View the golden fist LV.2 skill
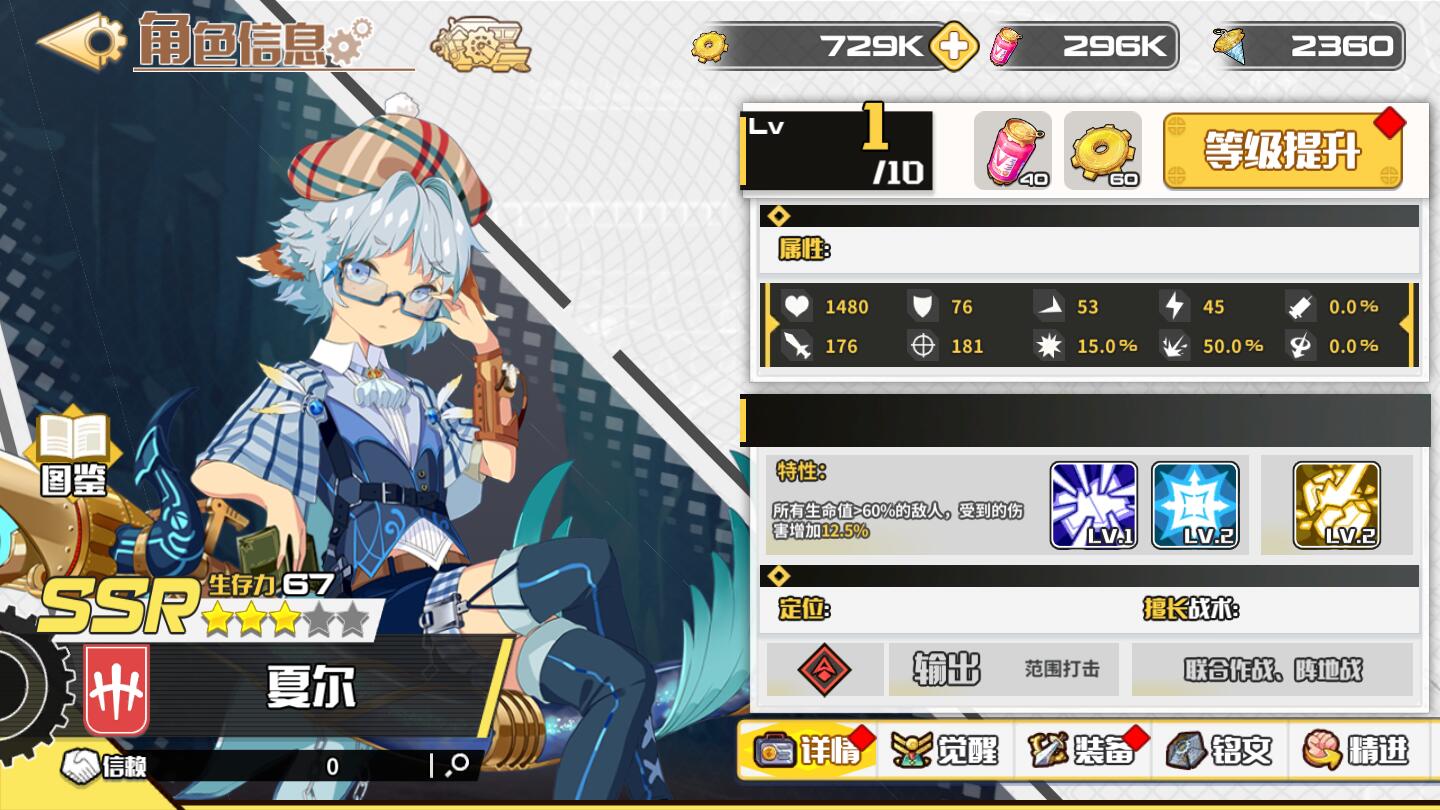The image size is (1440, 810). (x=1336, y=505)
